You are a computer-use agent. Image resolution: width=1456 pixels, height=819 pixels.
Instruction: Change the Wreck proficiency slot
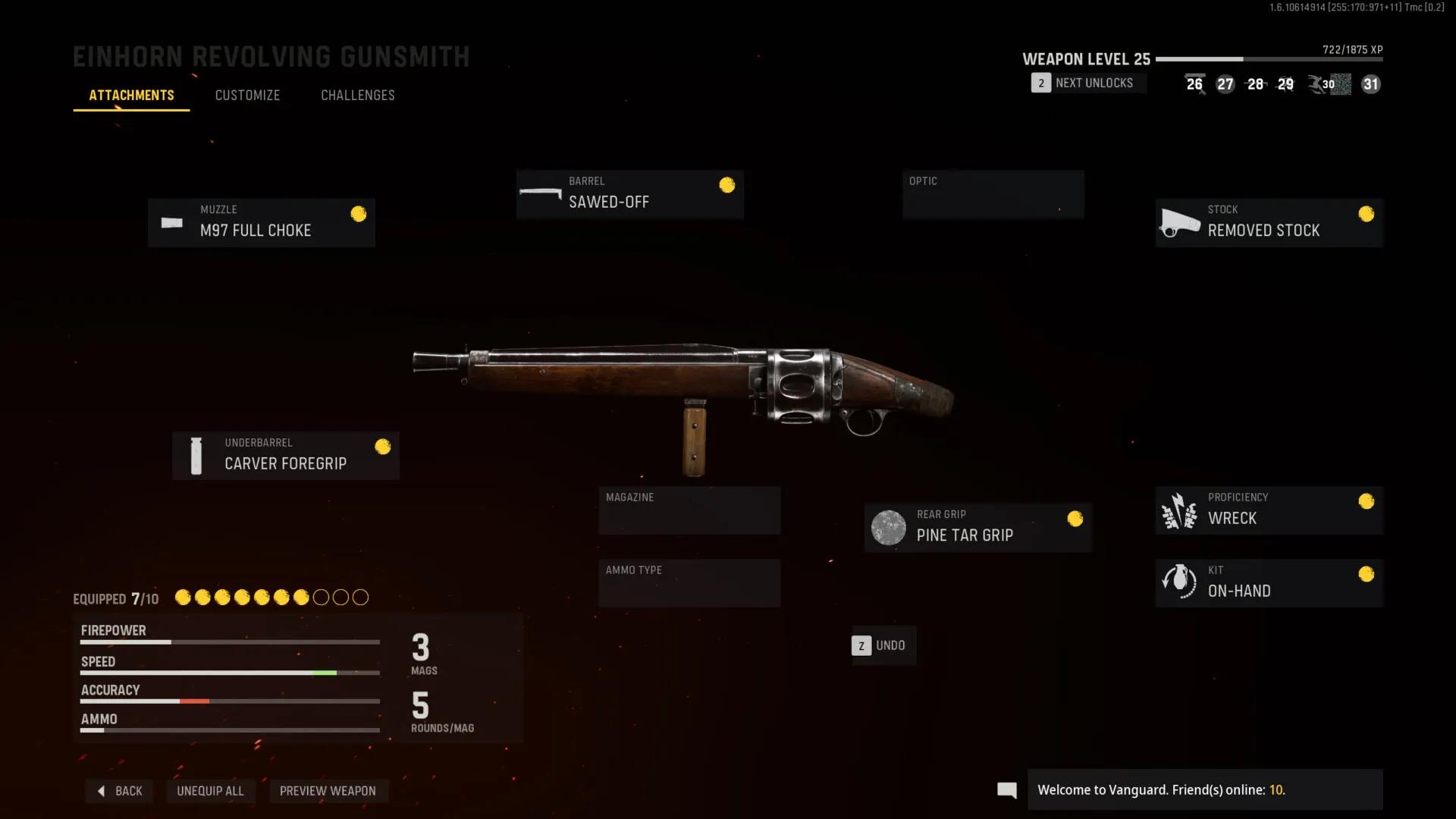1269,510
